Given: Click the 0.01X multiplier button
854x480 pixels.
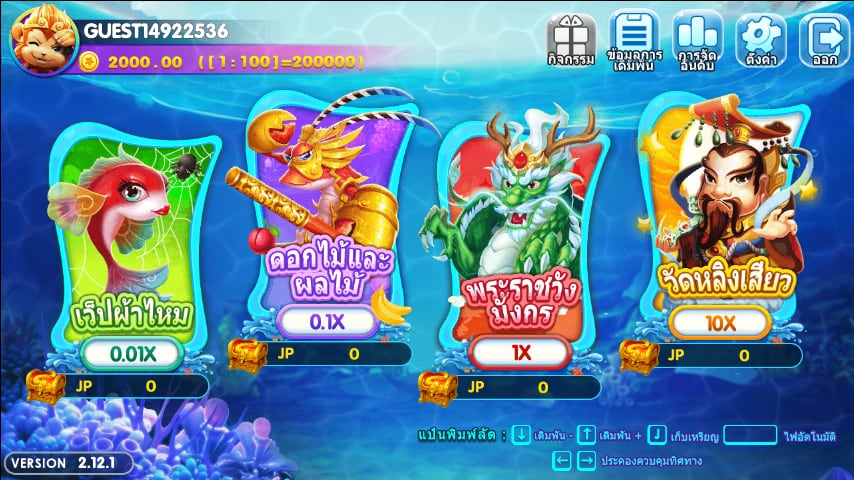Looking at the screenshot, I should click(x=131, y=353).
